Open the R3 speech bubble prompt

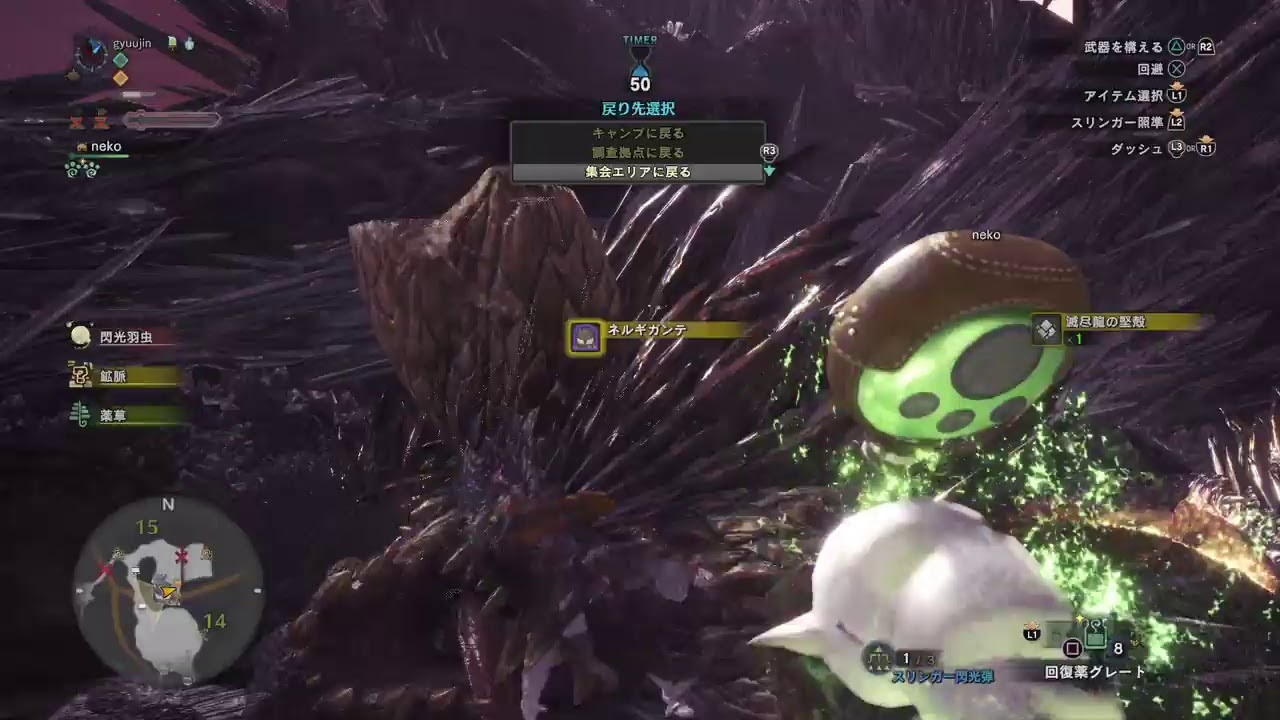coord(768,150)
